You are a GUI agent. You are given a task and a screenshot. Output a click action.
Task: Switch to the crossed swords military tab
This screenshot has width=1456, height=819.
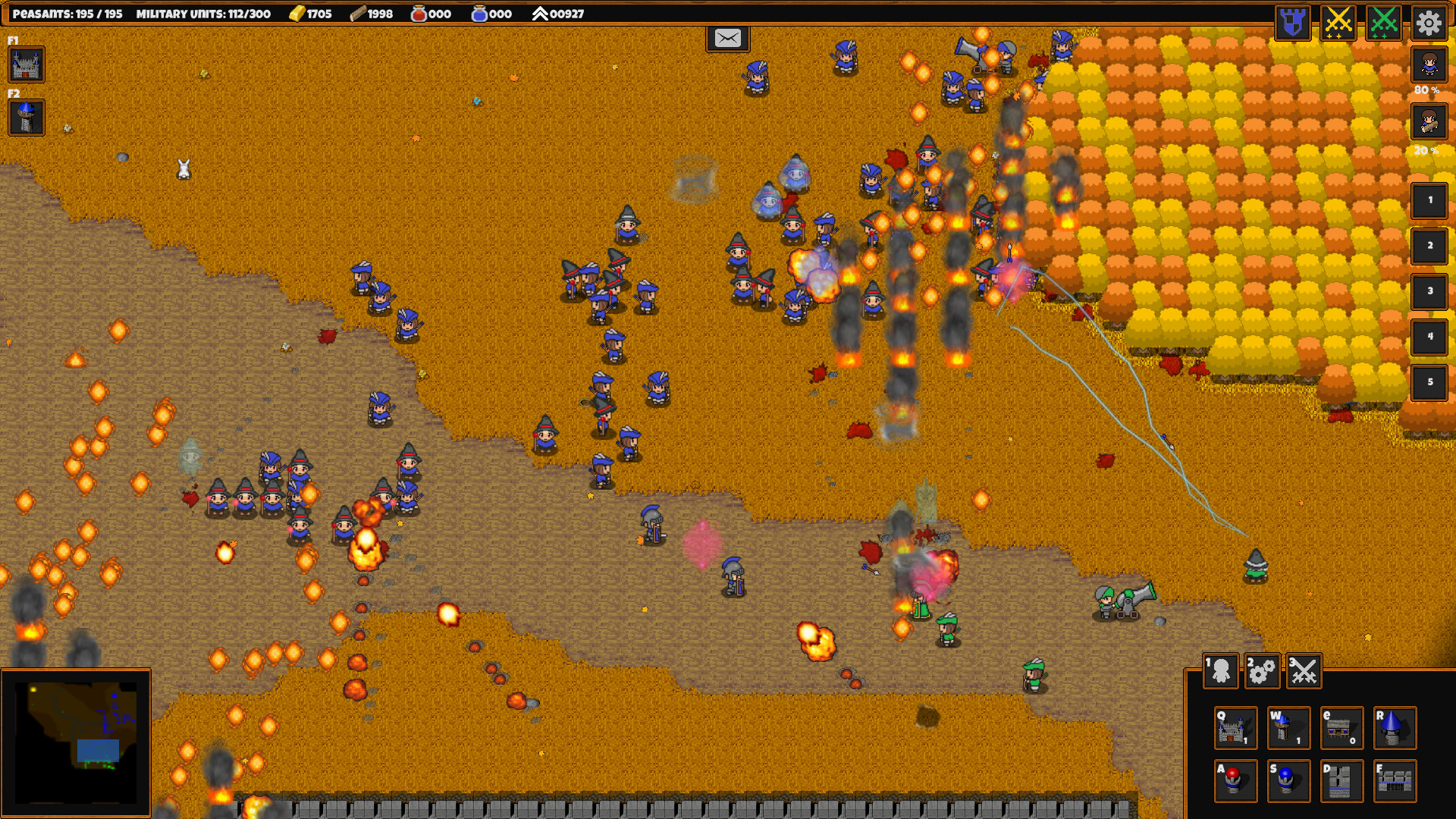click(1303, 671)
